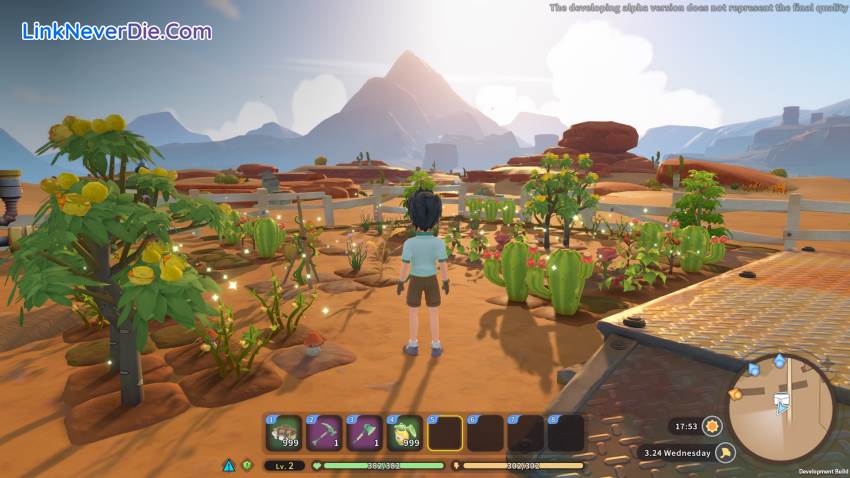Select hotbar slot 1 holding the stone stack

coord(283,433)
